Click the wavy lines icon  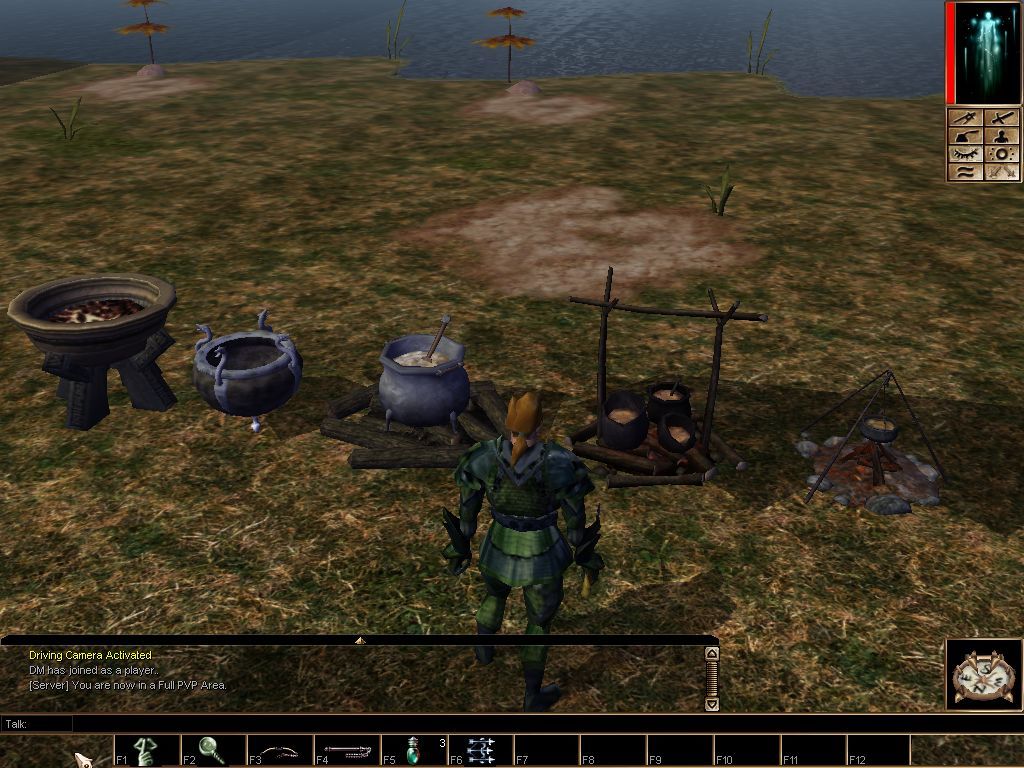[x=965, y=172]
